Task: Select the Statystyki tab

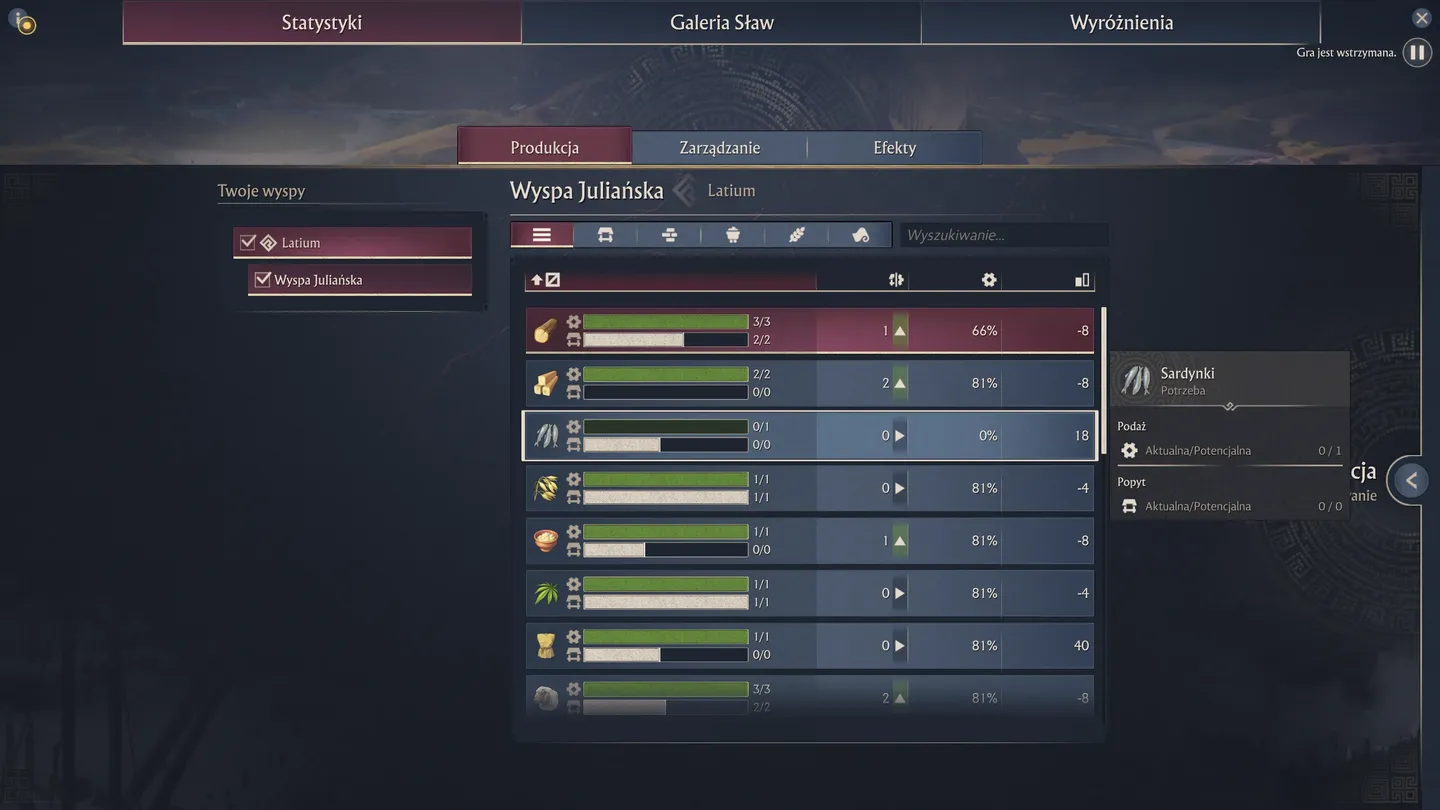Action: [x=321, y=22]
